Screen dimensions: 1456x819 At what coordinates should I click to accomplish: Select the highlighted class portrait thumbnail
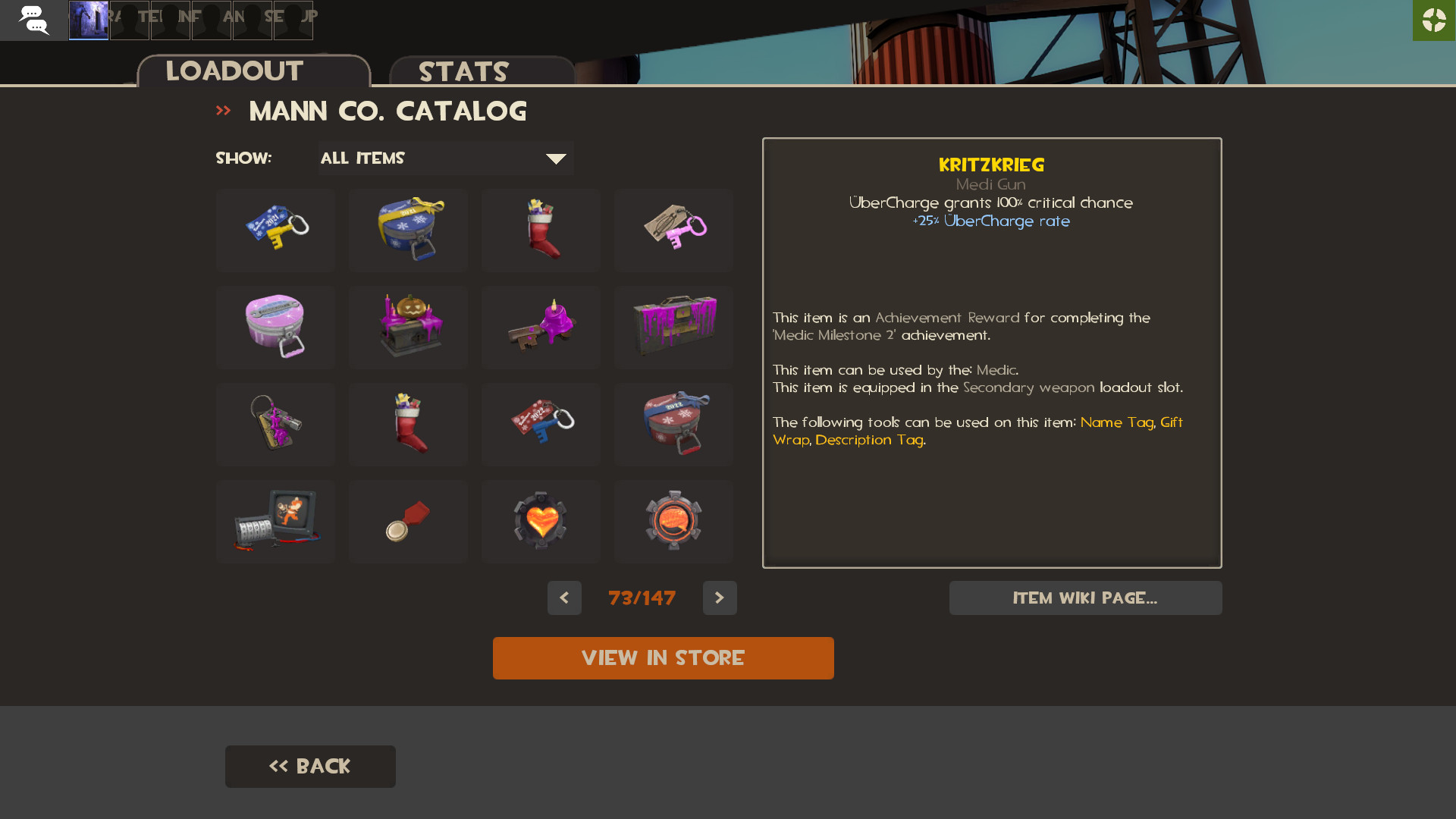[x=88, y=20]
